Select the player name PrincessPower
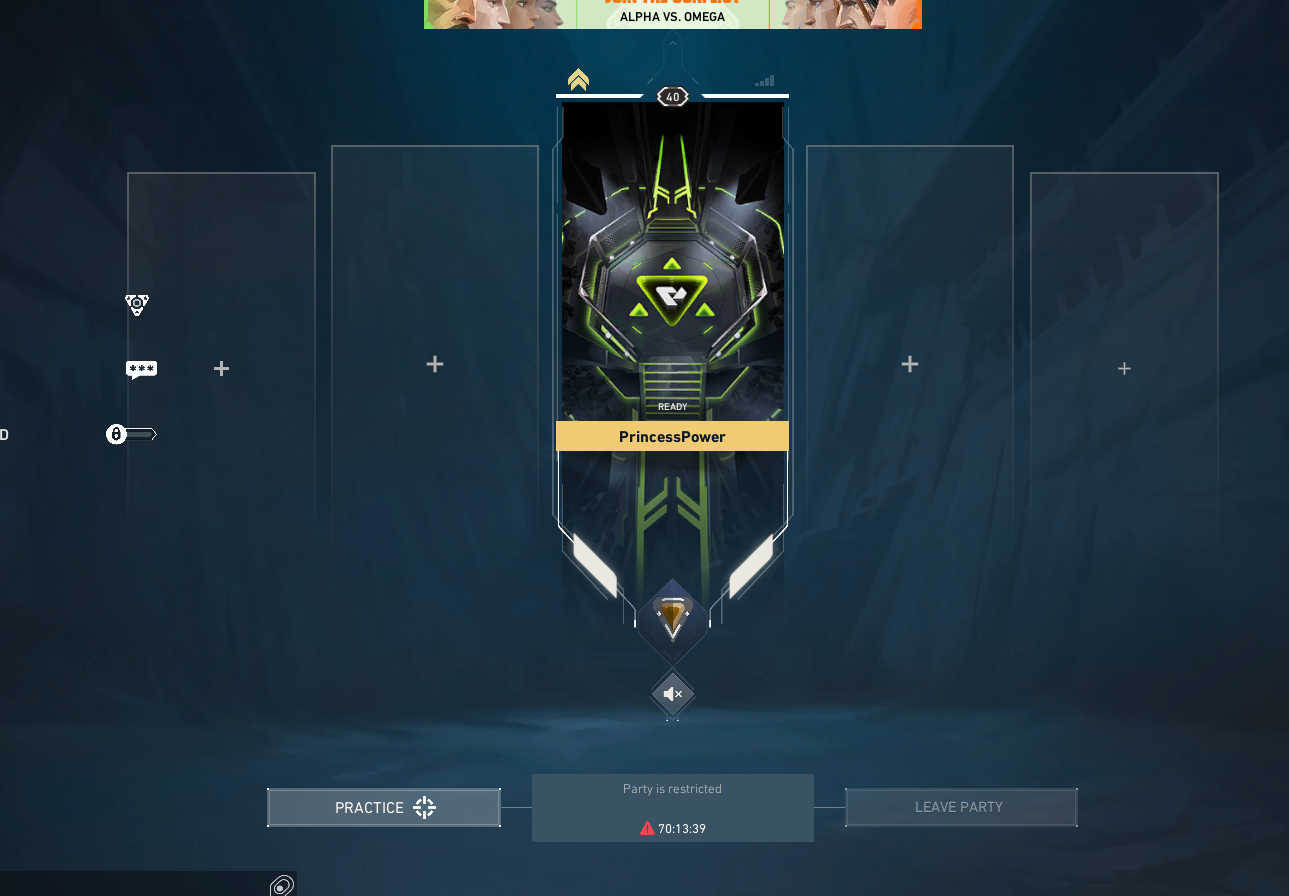This screenshot has width=1289, height=896. [x=672, y=436]
